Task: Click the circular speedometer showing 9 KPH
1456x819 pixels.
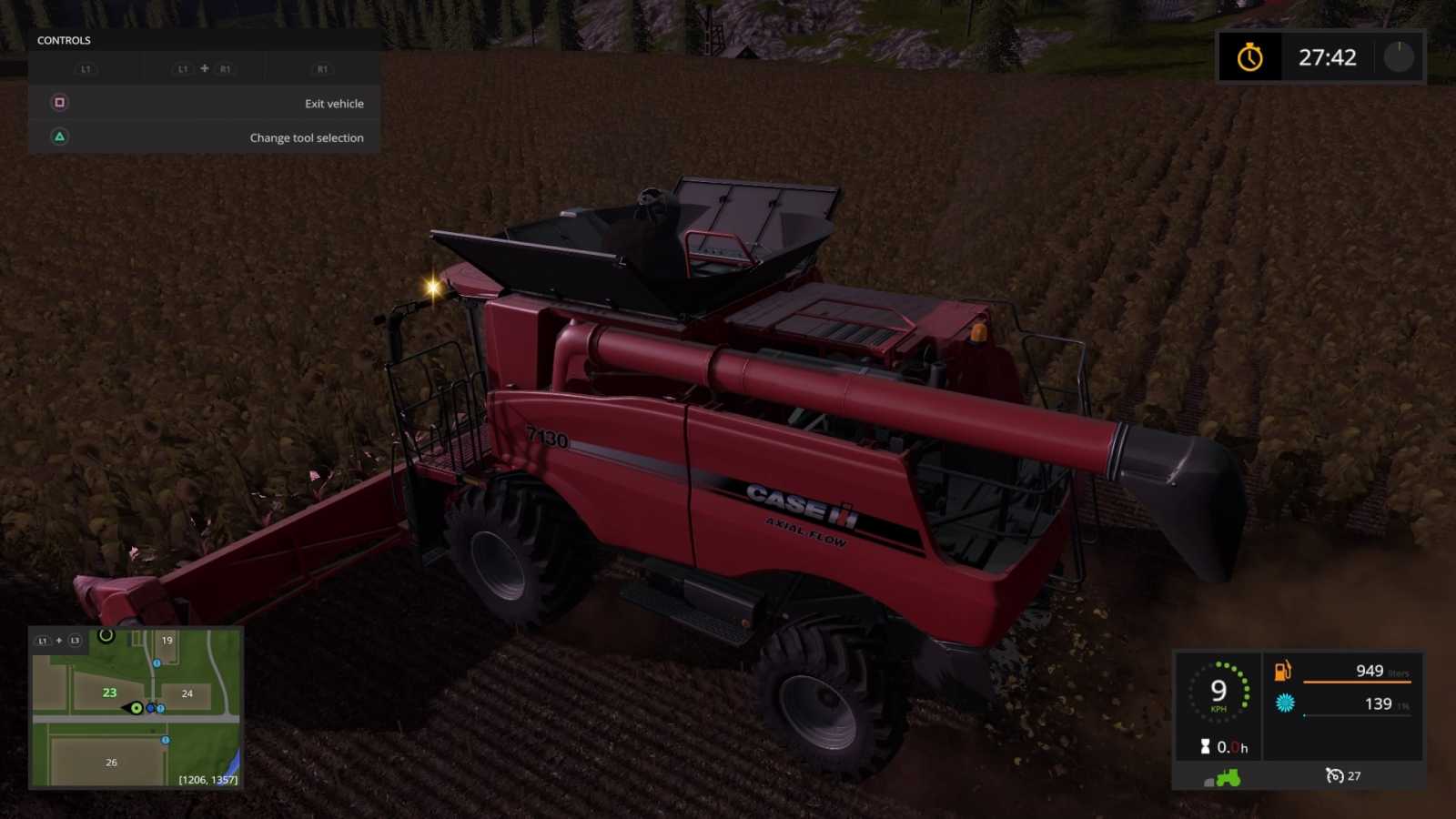Action: coord(1219,692)
